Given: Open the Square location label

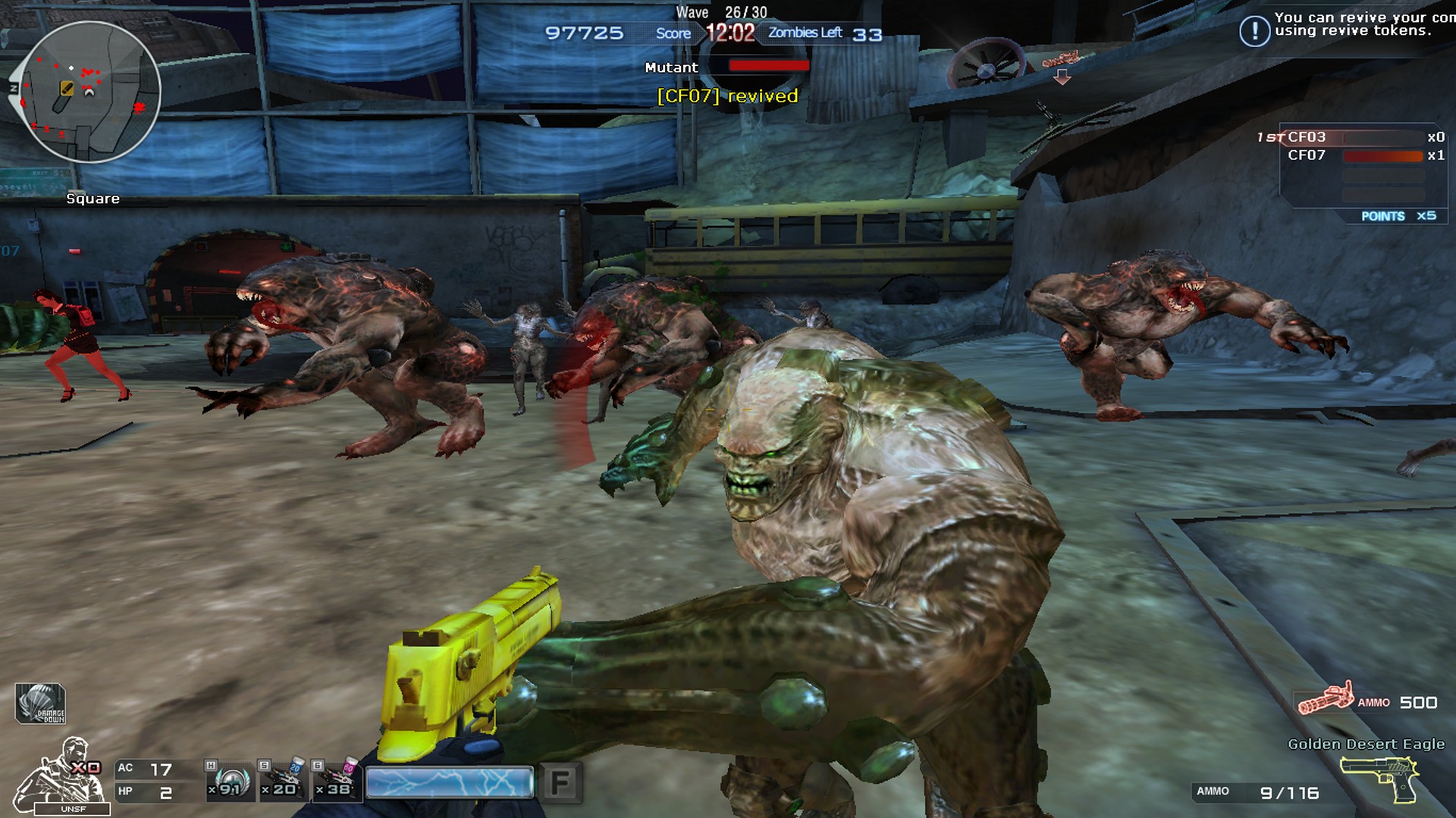Looking at the screenshot, I should click(x=93, y=198).
